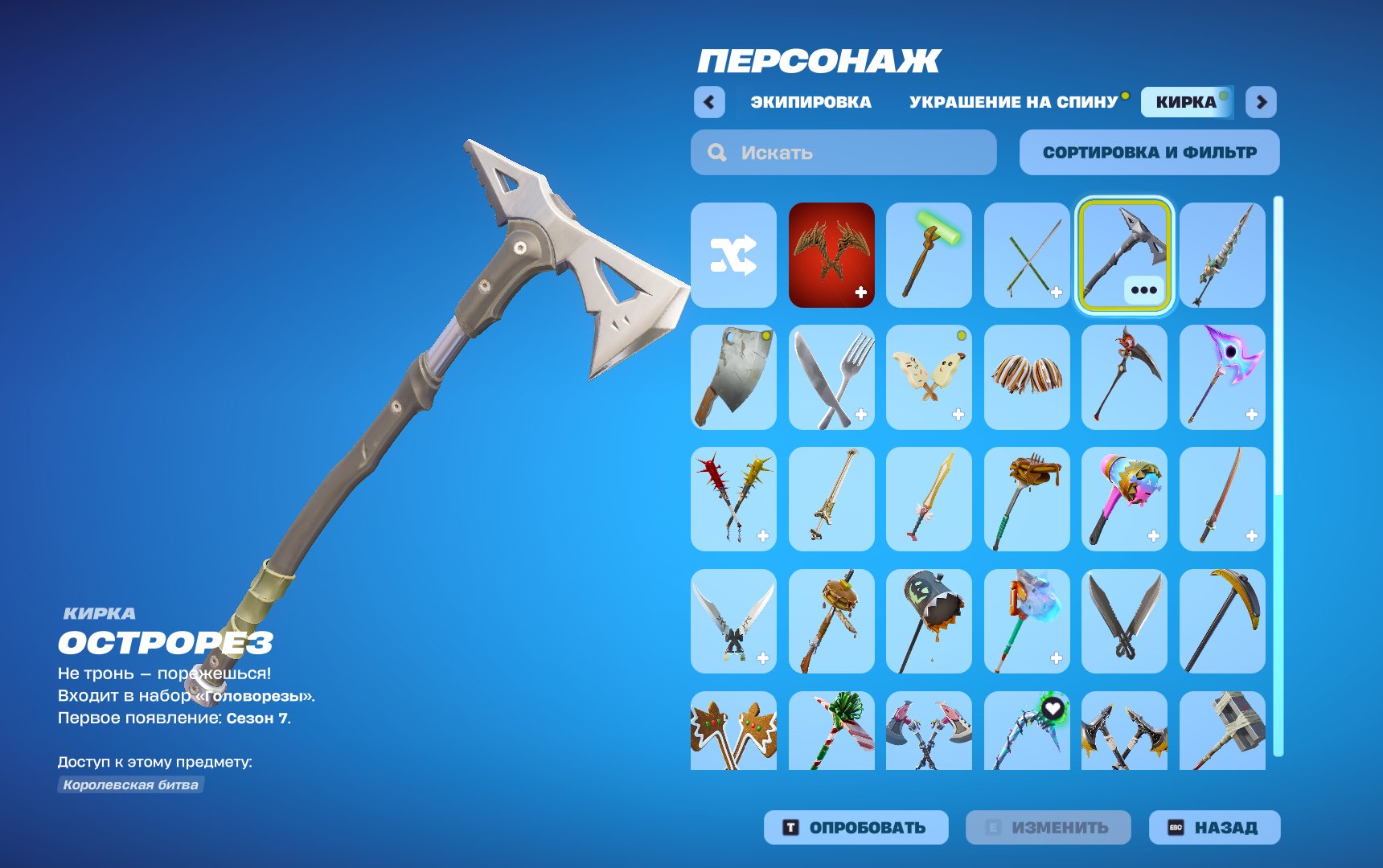This screenshot has width=1383, height=868.
Task: Click inside the Искать search field
Action: [x=843, y=153]
